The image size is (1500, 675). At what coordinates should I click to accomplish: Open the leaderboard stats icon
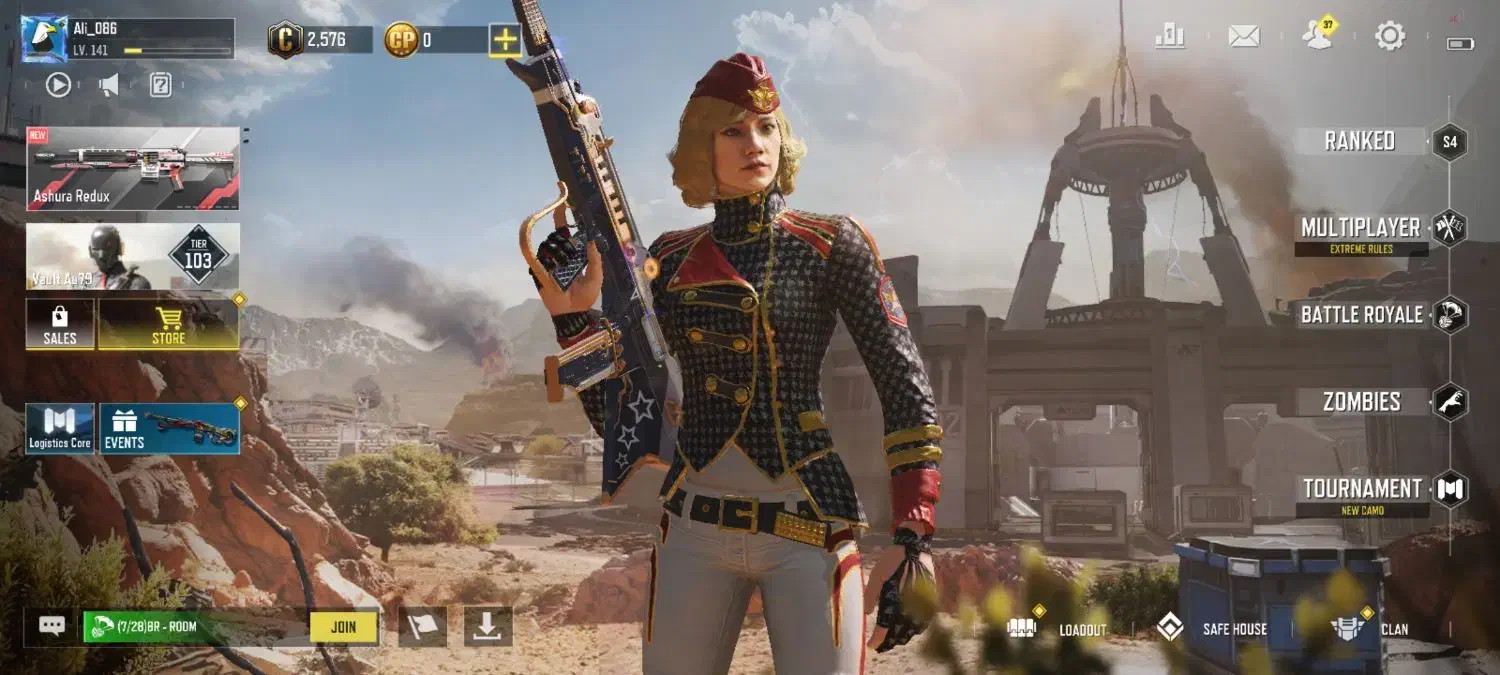[1169, 37]
